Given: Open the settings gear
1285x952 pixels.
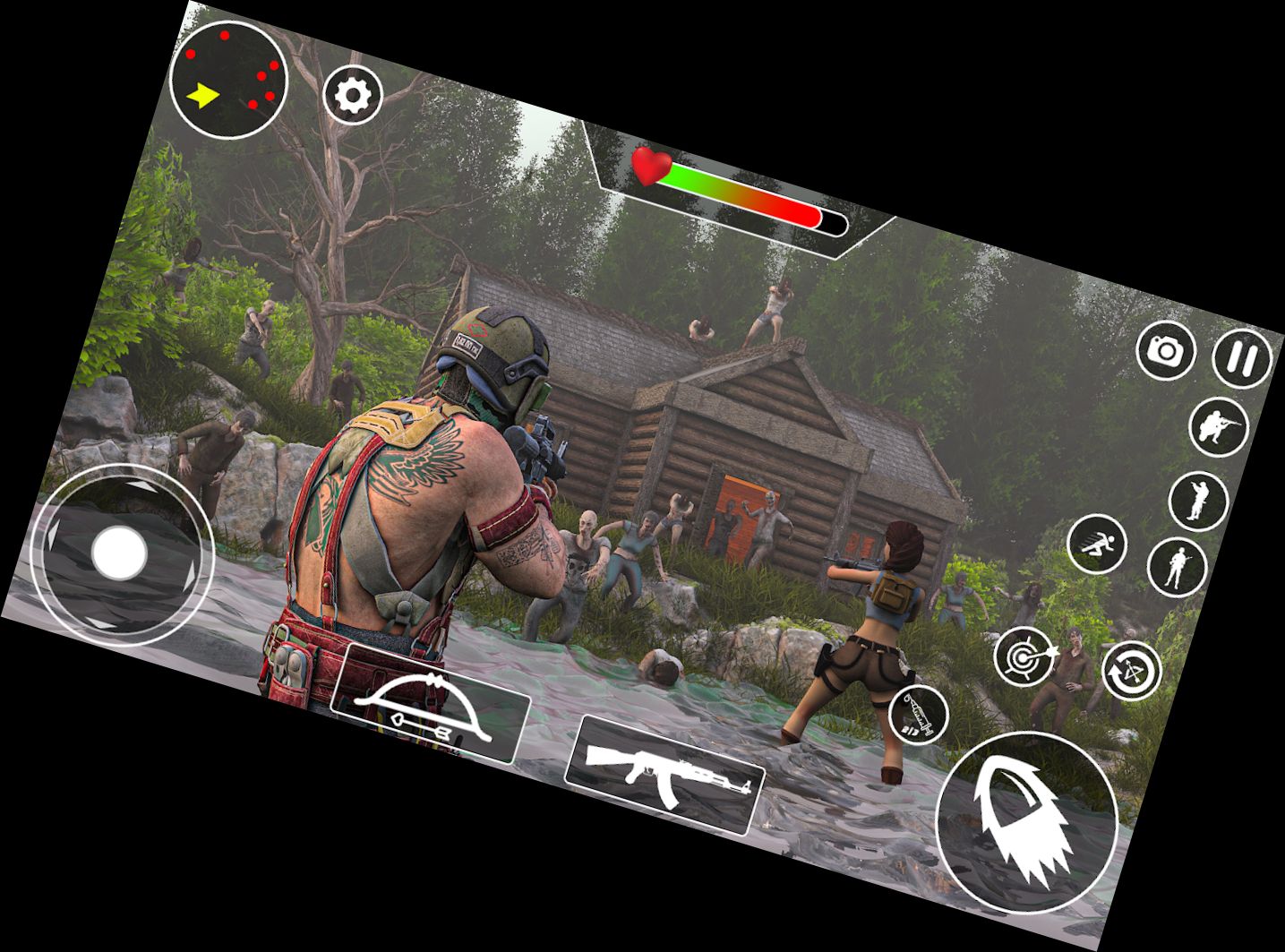Looking at the screenshot, I should click(x=353, y=91).
